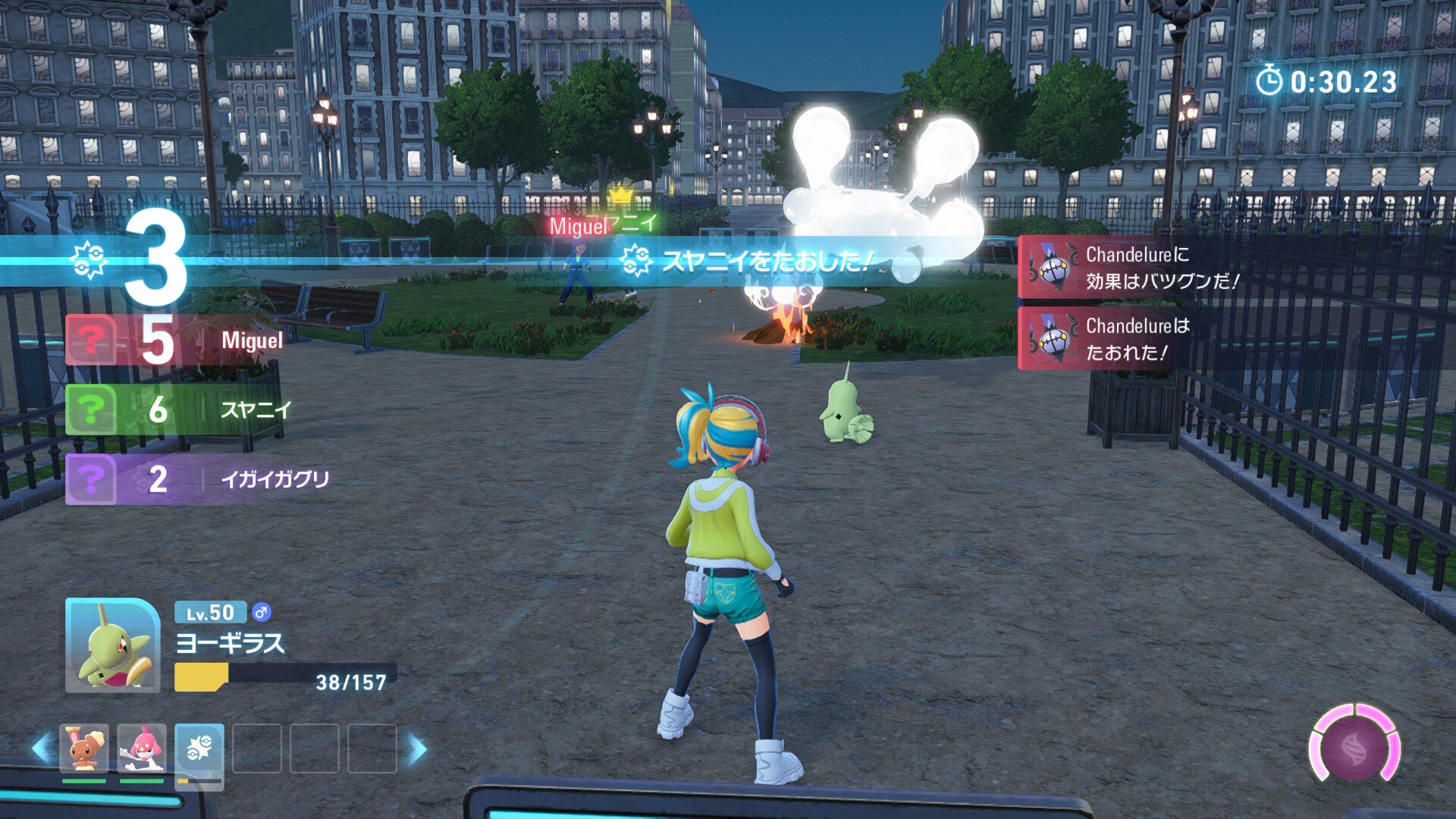Choose the active Poké Ball party slot
The image size is (1456, 819).
(x=199, y=751)
